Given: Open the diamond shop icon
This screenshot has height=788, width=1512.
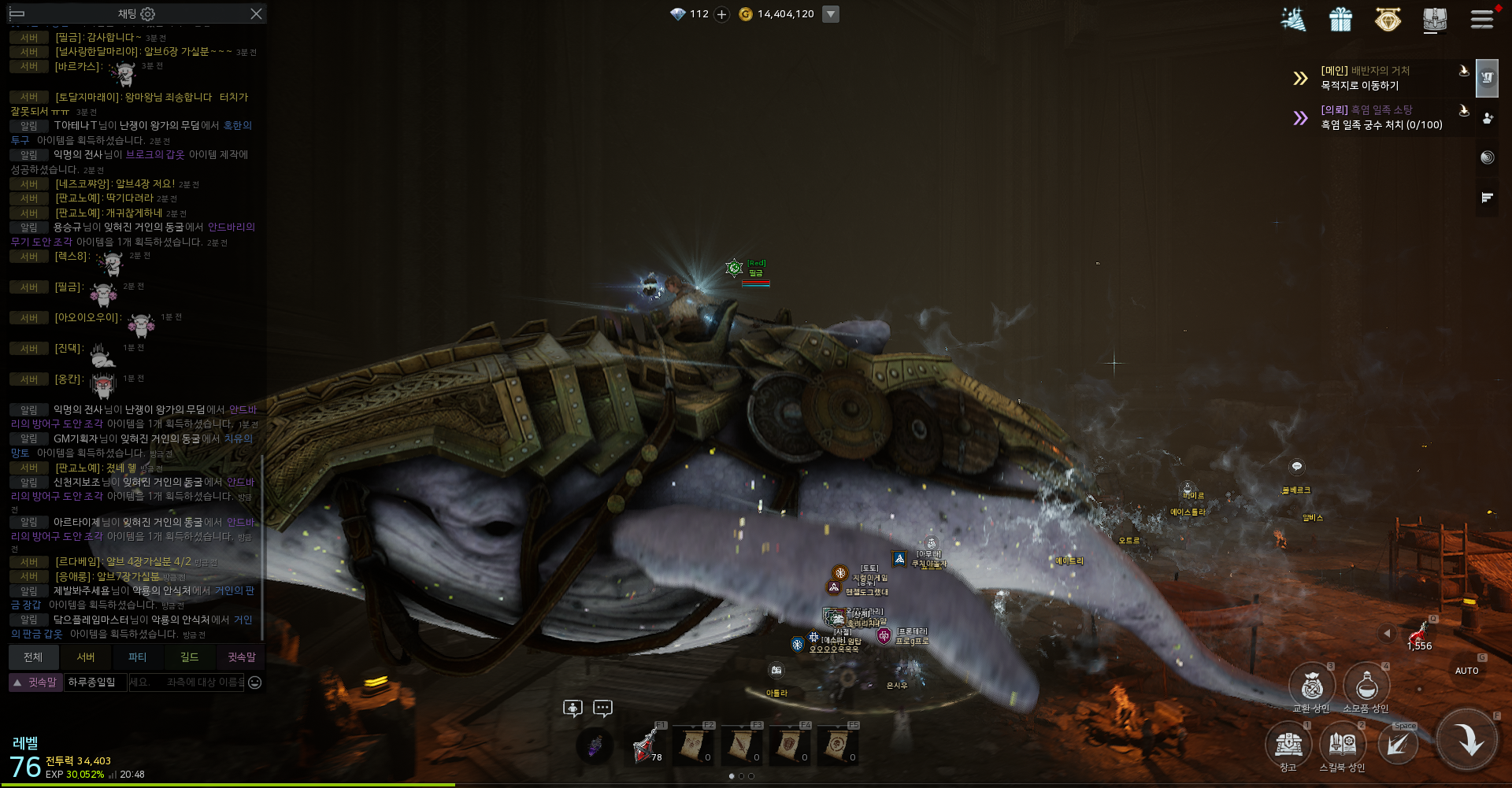Looking at the screenshot, I should 1388,19.
